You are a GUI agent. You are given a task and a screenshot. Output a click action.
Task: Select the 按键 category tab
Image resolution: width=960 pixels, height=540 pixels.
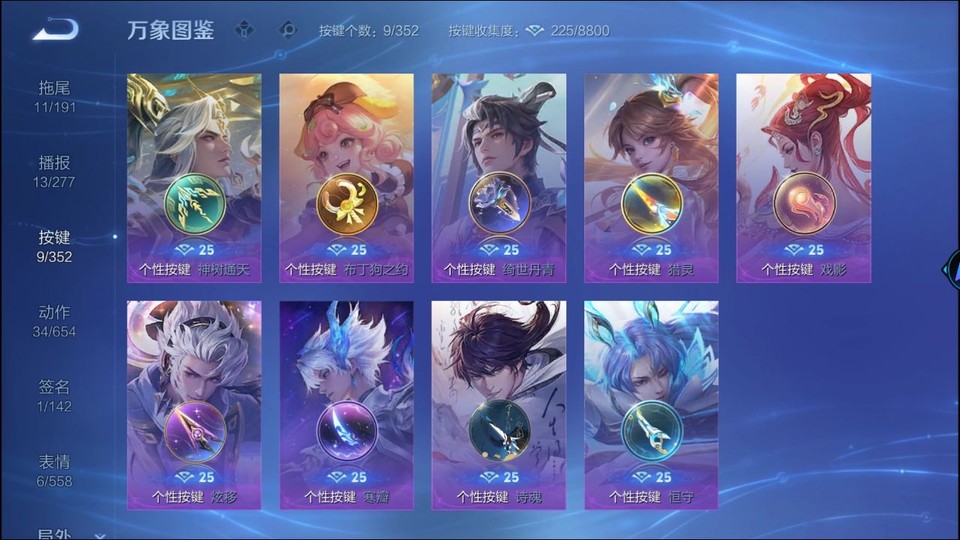point(55,246)
